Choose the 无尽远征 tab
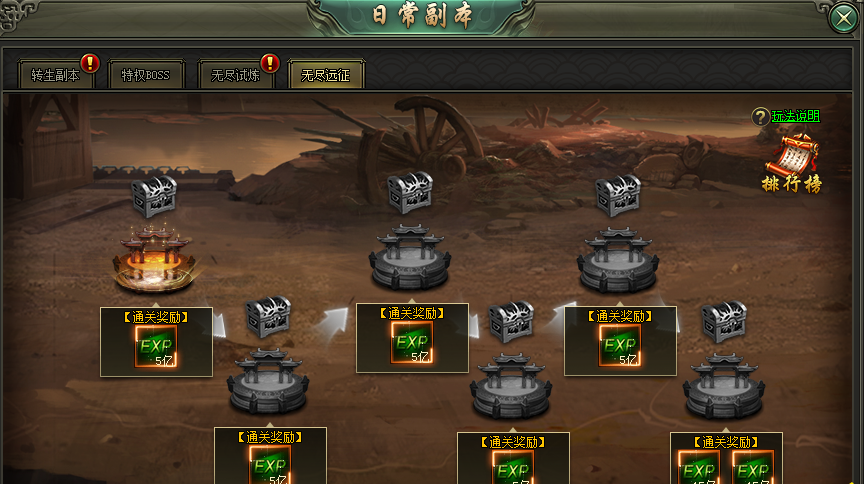This screenshot has height=484, width=864. click(x=325, y=75)
